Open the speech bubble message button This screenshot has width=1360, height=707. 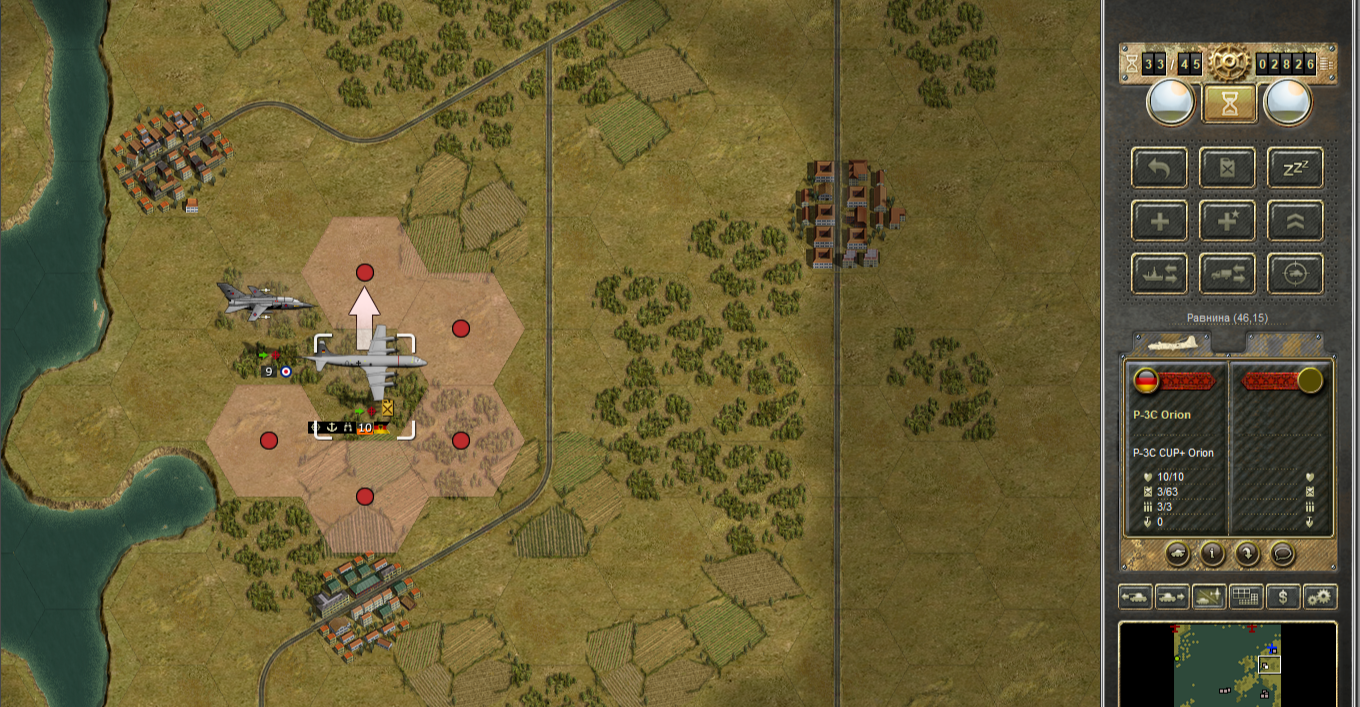[1282, 553]
